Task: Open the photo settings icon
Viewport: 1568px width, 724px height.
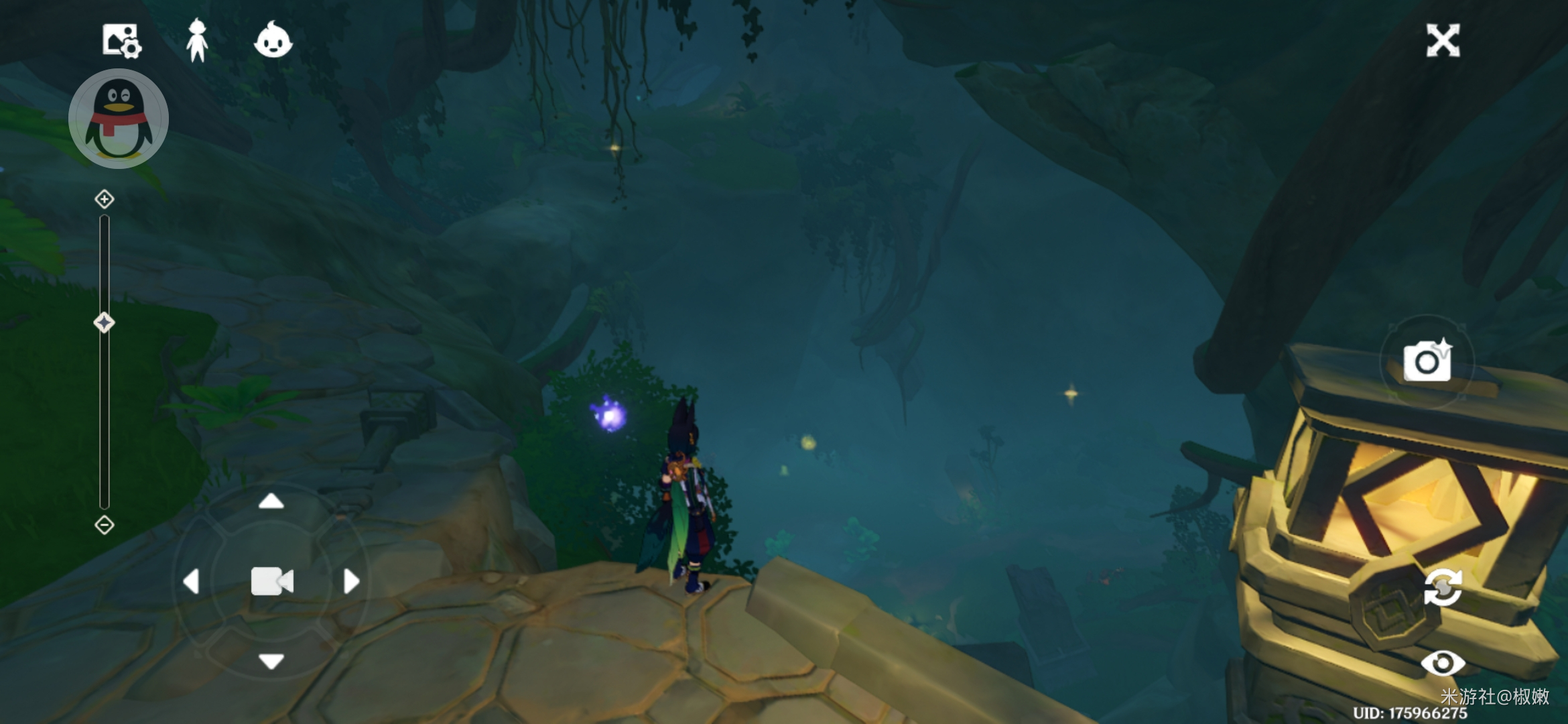Action: pos(121,41)
